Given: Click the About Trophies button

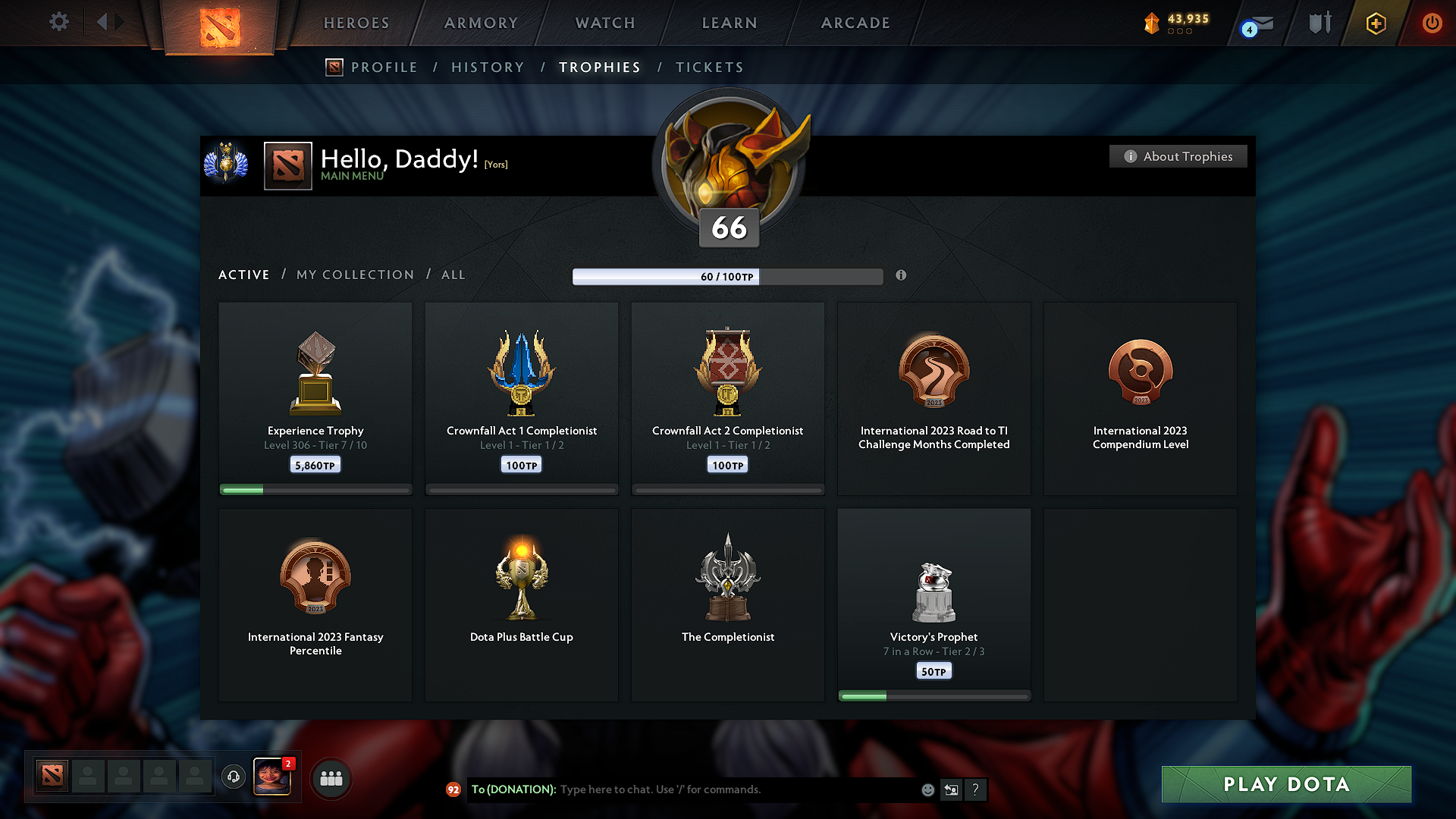Looking at the screenshot, I should pyautogui.click(x=1178, y=156).
